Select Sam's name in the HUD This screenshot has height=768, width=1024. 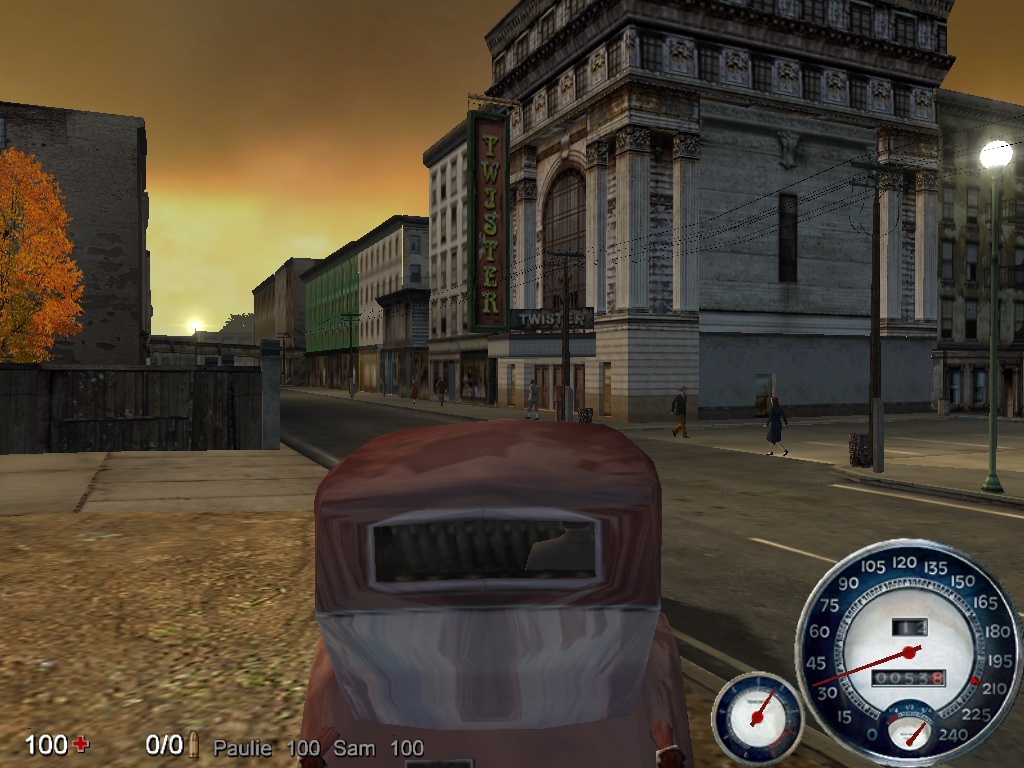pyautogui.click(x=354, y=748)
